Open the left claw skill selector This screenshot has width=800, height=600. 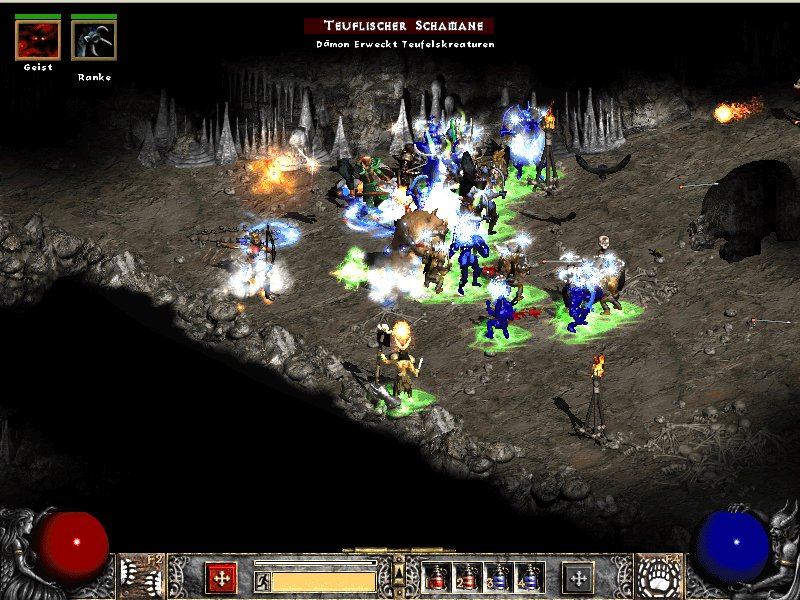pyautogui.click(x=139, y=575)
